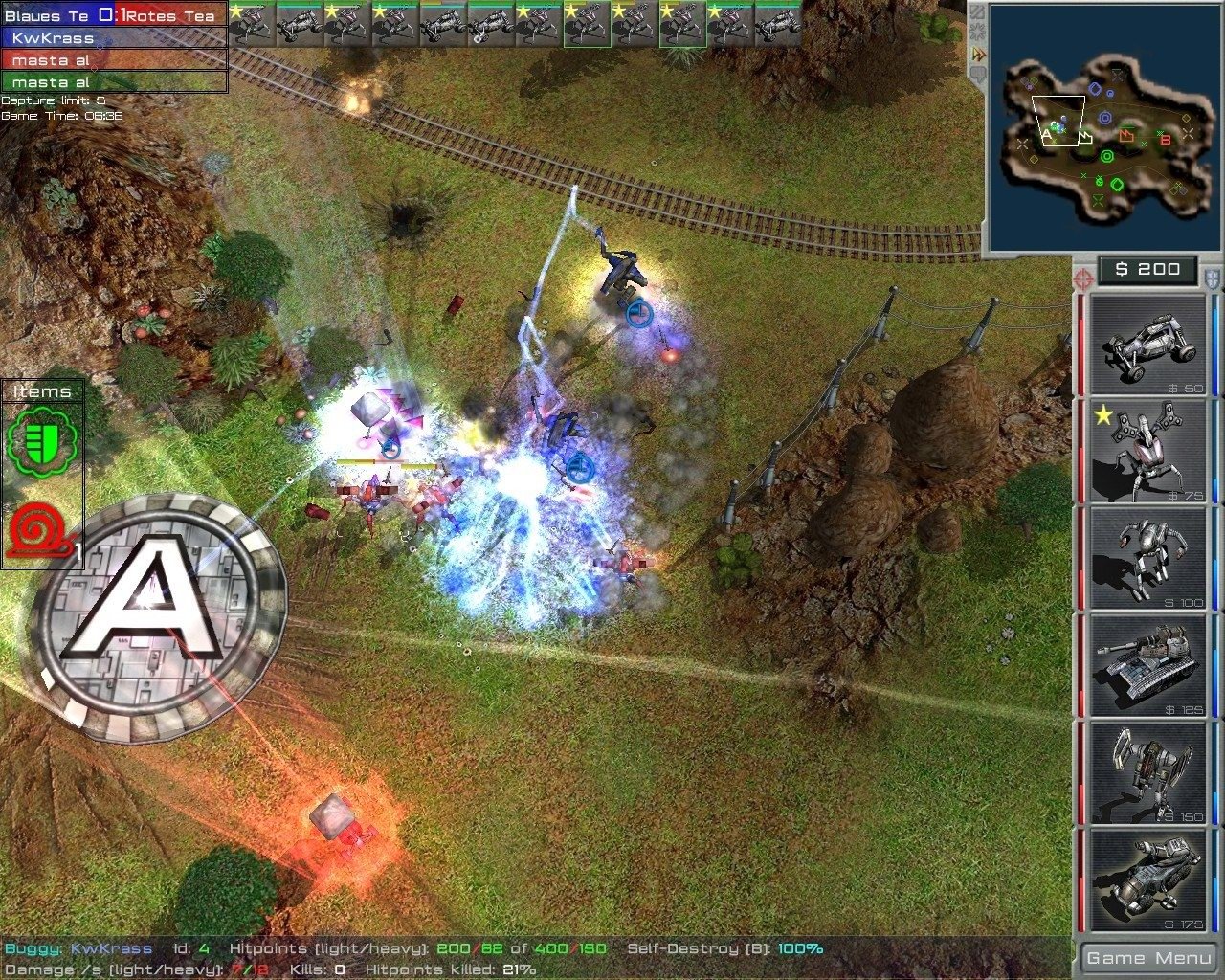Select the green masta al scoreboard entry
Viewport: 1225px width, 980px height.
[57, 82]
